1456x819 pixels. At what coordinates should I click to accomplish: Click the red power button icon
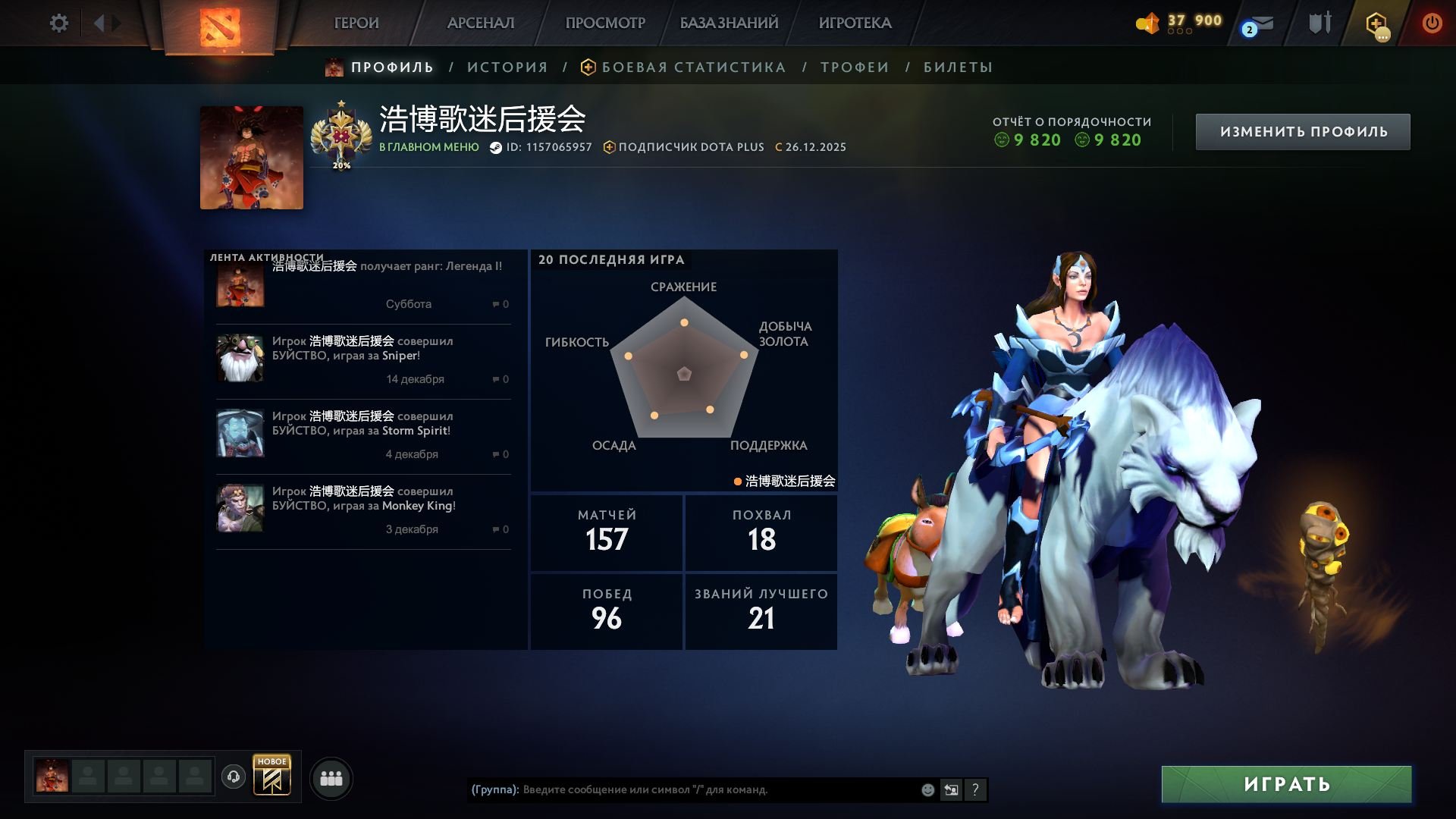1432,23
